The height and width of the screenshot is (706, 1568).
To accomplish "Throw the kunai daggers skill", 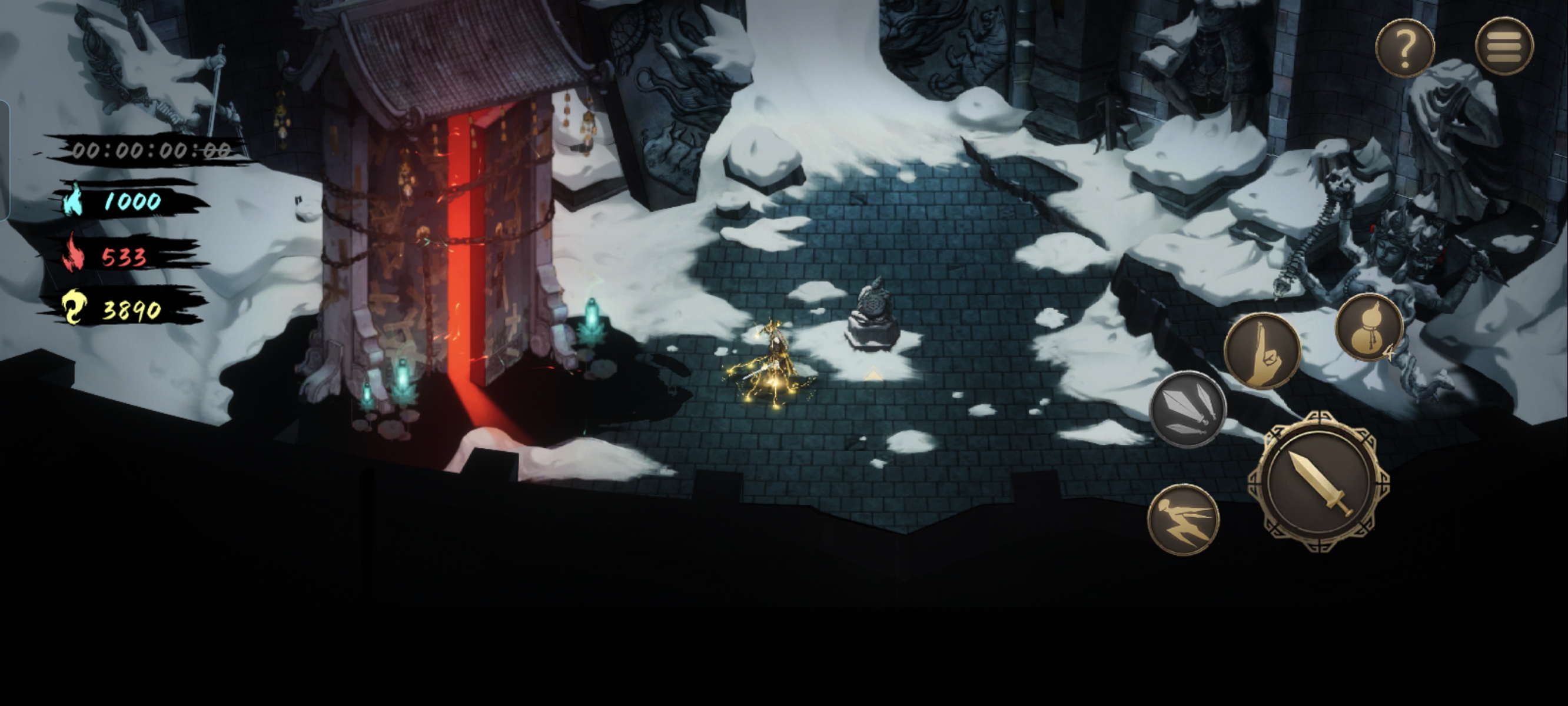I will click(1187, 408).
